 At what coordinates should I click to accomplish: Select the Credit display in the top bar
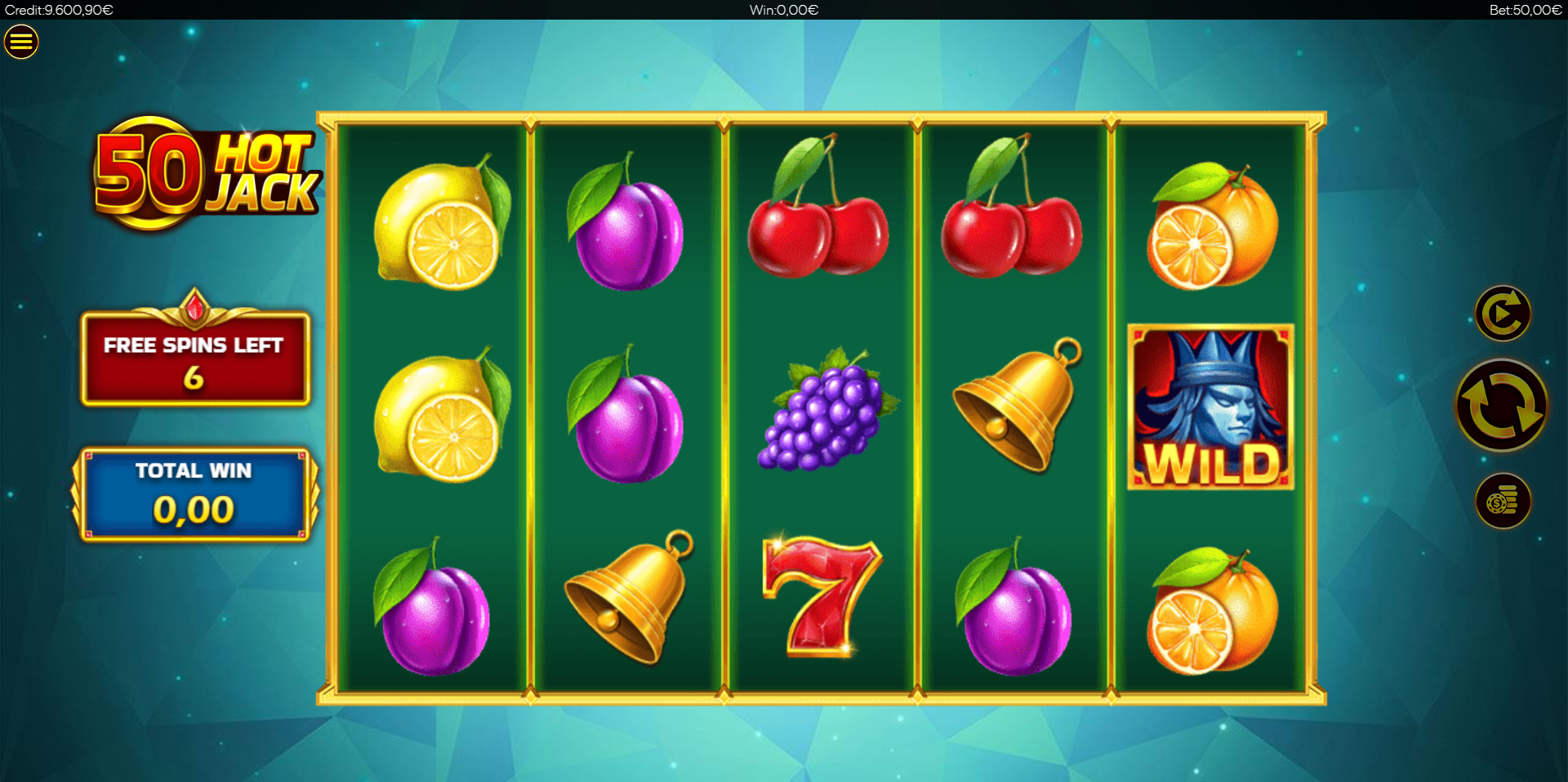(57, 10)
